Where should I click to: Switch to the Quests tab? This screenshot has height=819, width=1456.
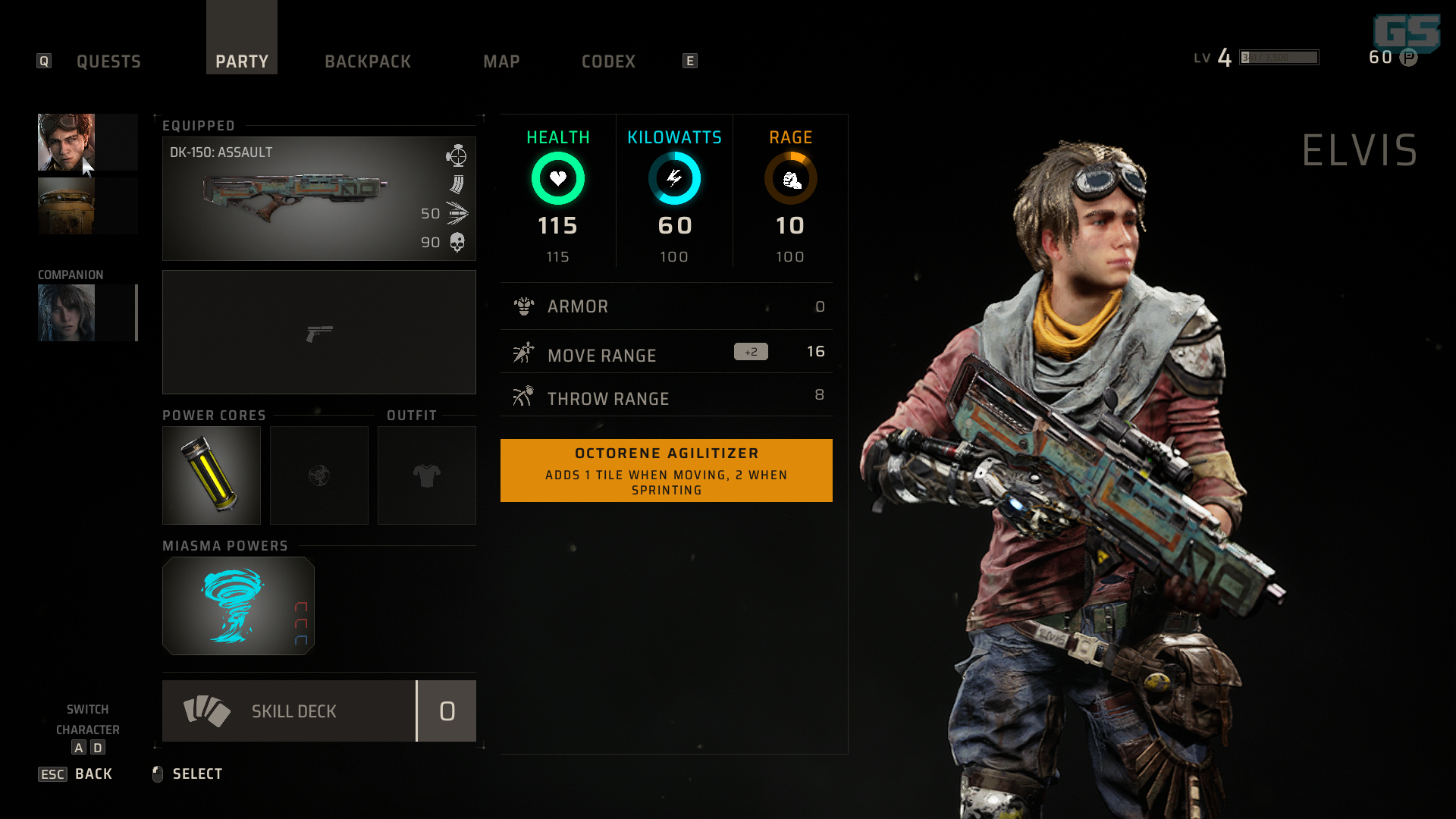click(x=108, y=61)
